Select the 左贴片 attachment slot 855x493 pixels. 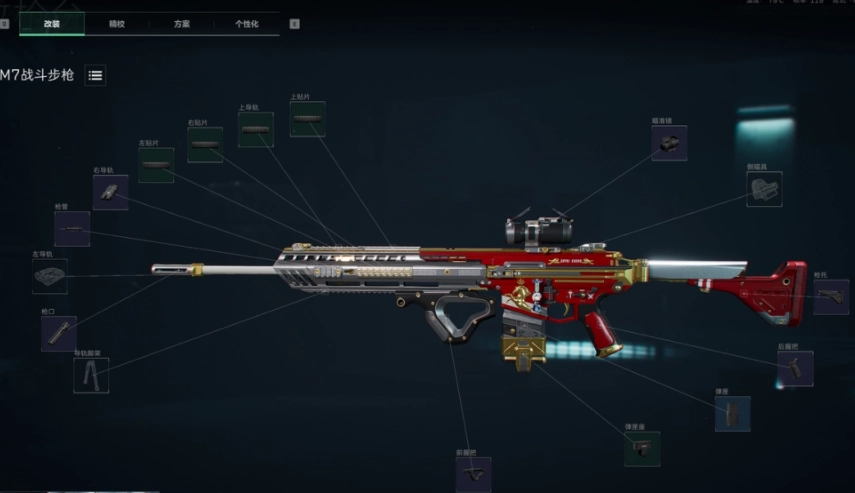point(155,165)
